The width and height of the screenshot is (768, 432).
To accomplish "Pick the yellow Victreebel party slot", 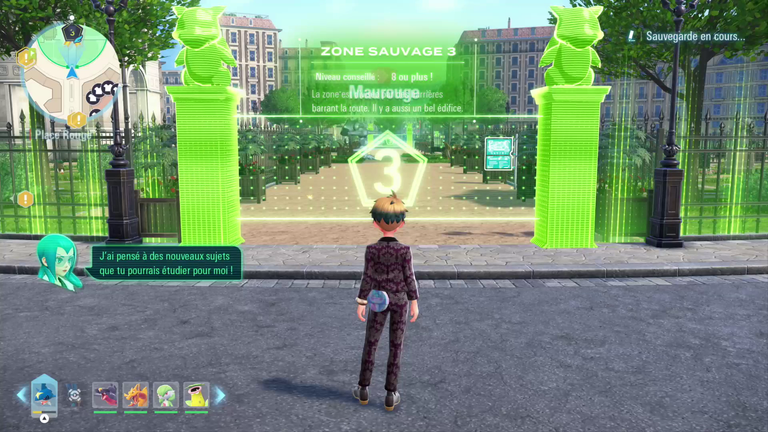I will [196, 395].
